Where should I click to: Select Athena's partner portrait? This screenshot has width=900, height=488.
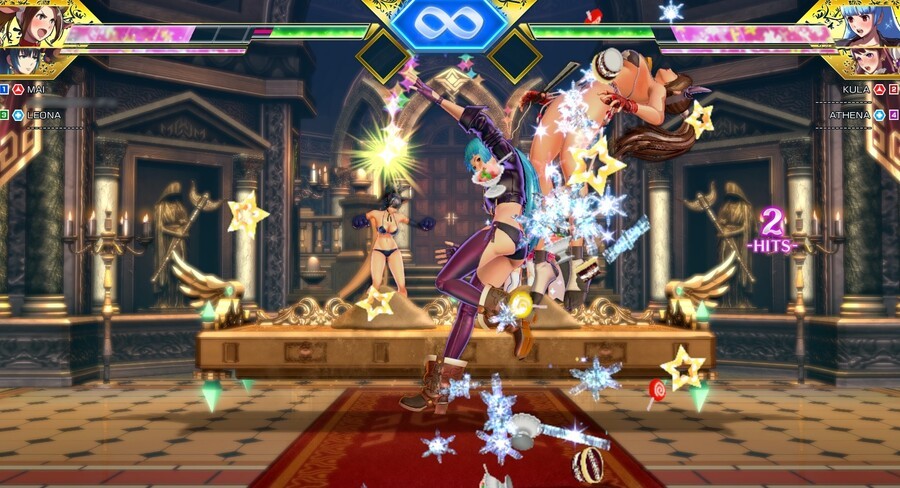(x=880, y=60)
